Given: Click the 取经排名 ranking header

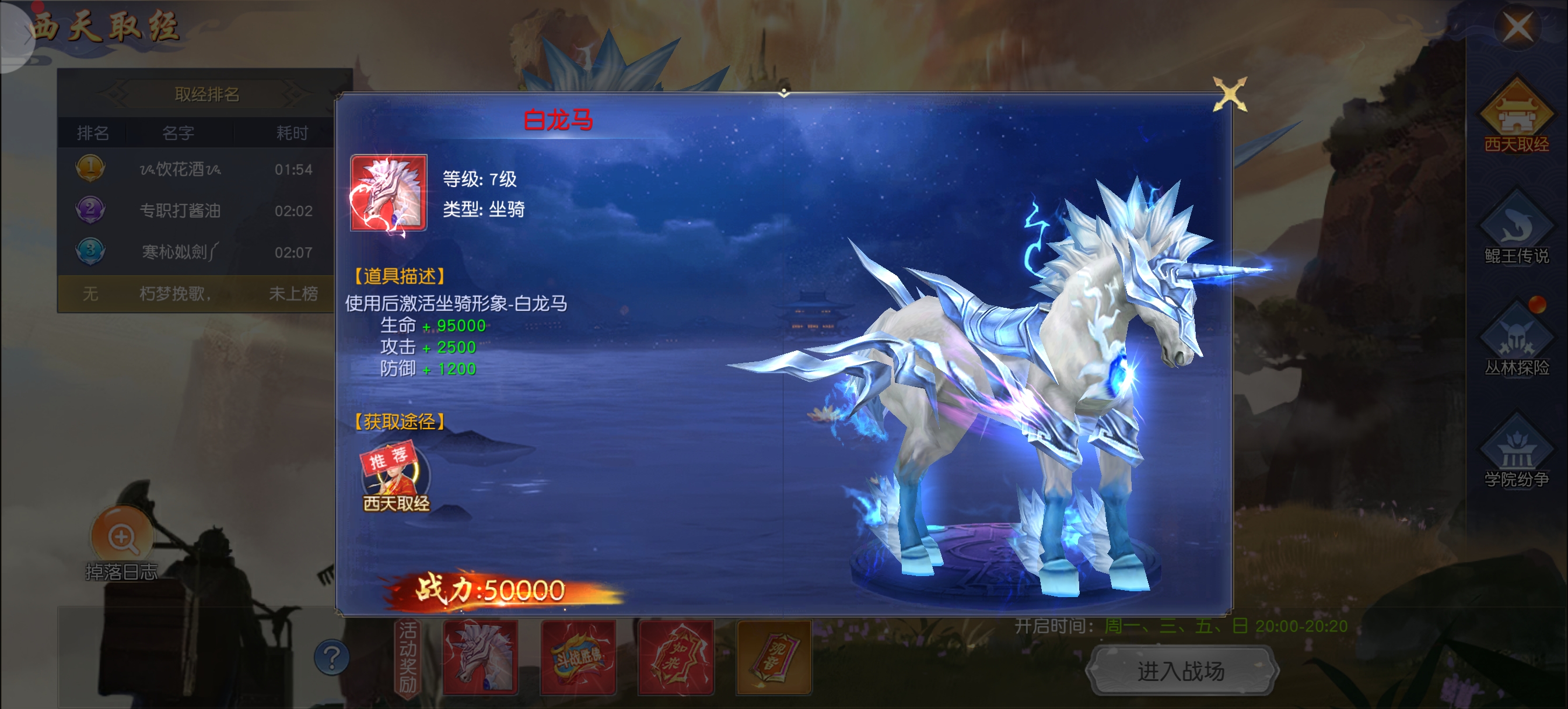Looking at the screenshot, I should pyautogui.click(x=206, y=94).
